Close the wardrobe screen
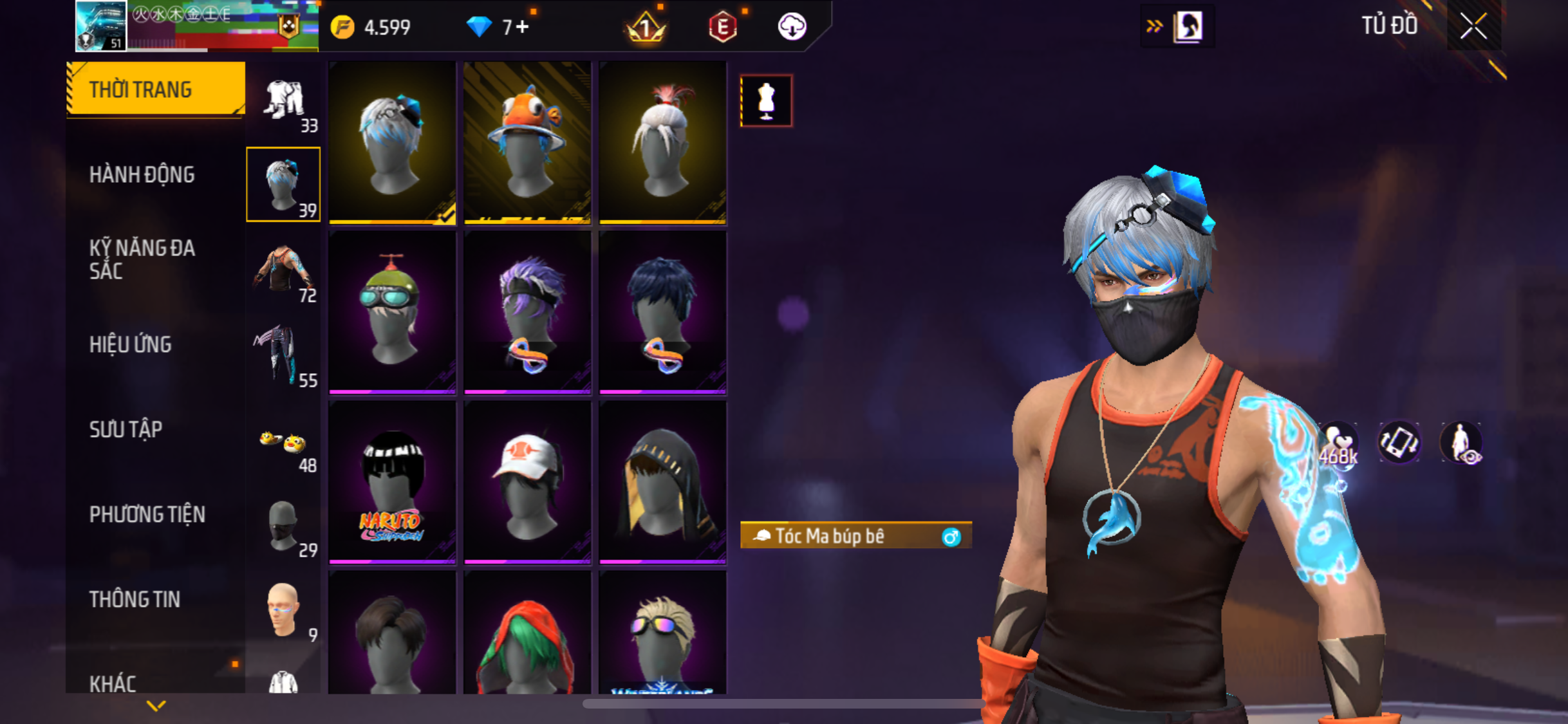1568x724 pixels. [1473, 26]
